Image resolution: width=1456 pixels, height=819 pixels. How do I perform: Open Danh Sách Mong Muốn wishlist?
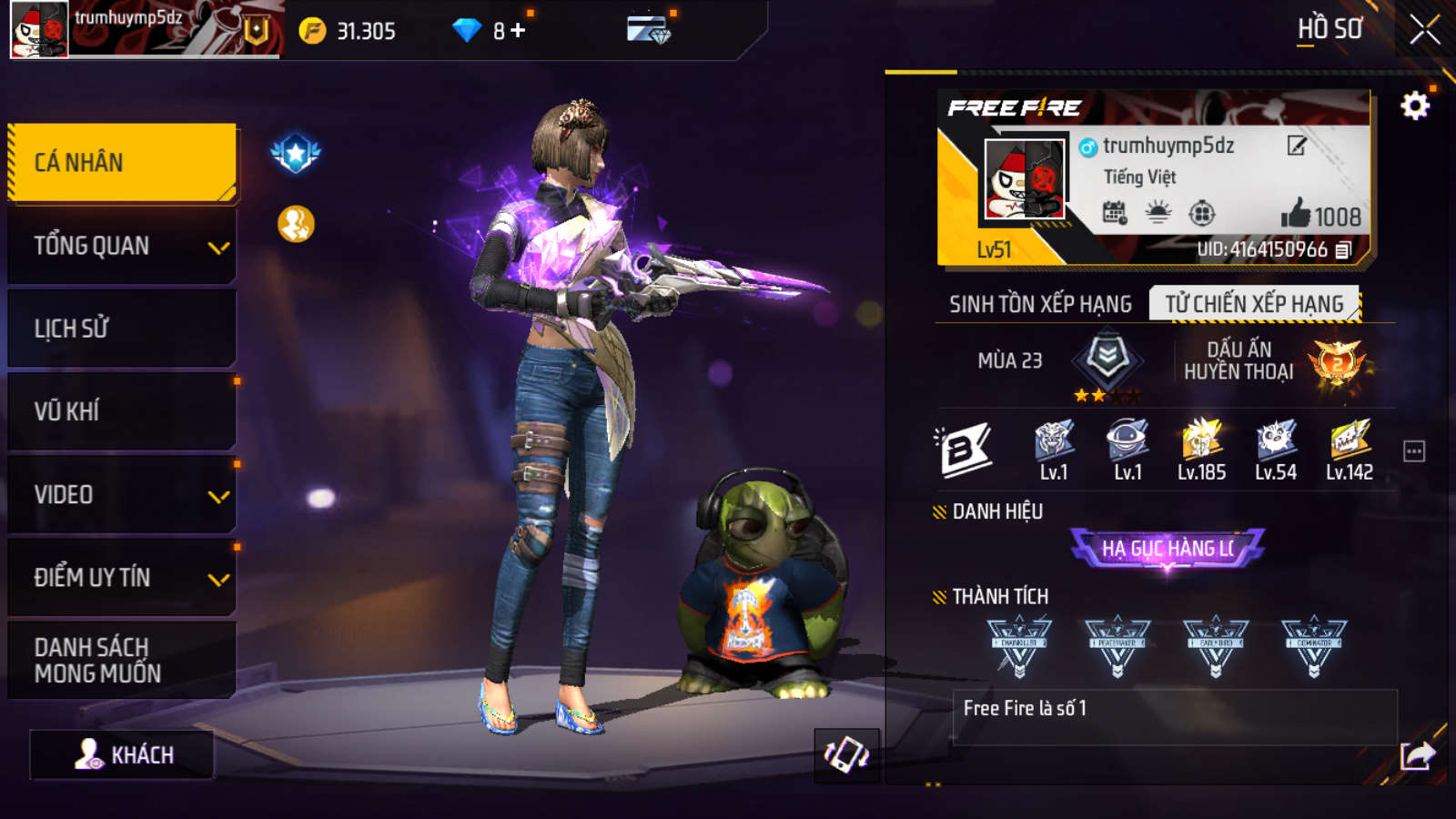coord(122,661)
